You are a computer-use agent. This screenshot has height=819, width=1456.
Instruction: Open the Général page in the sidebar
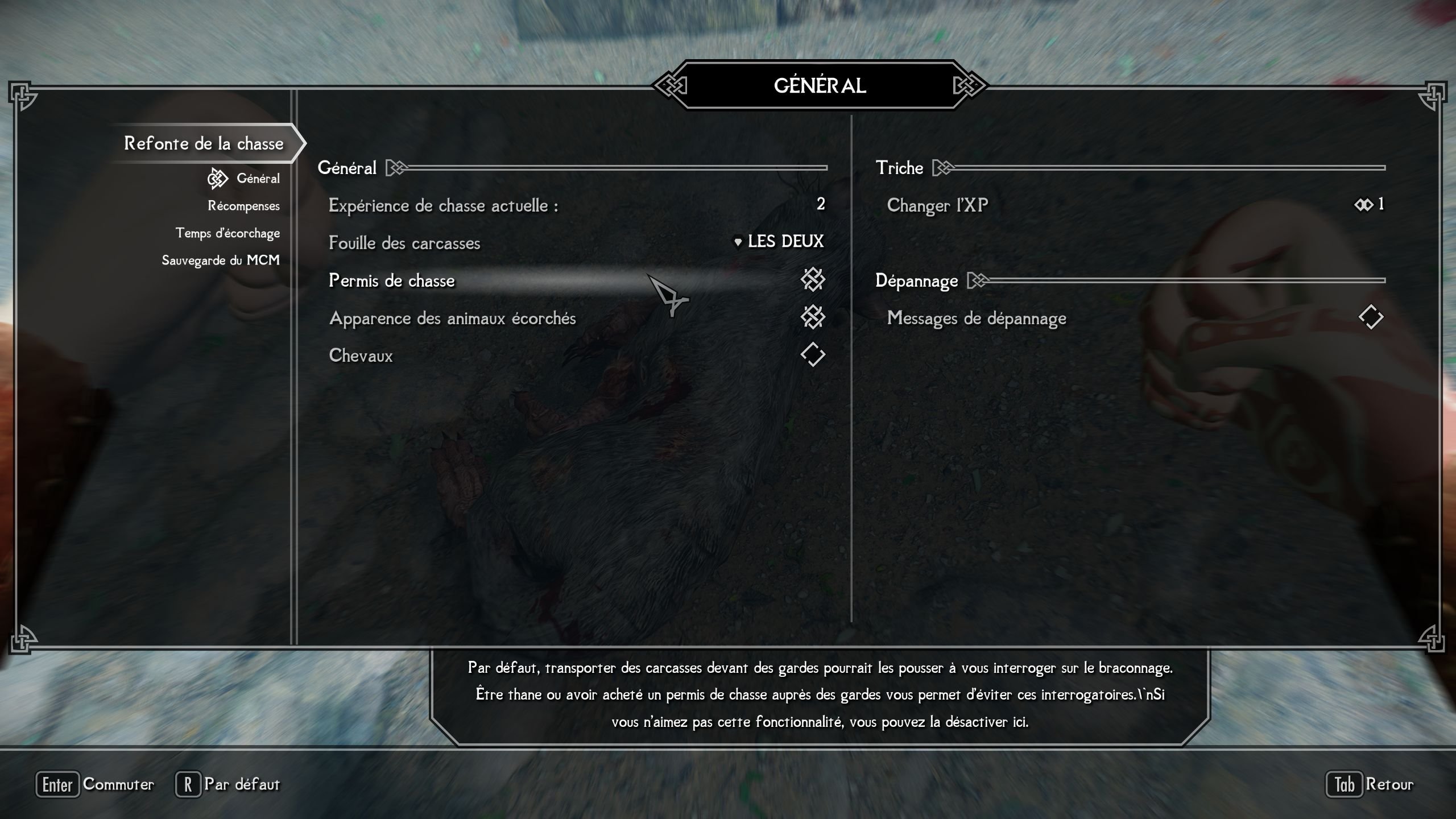click(258, 179)
